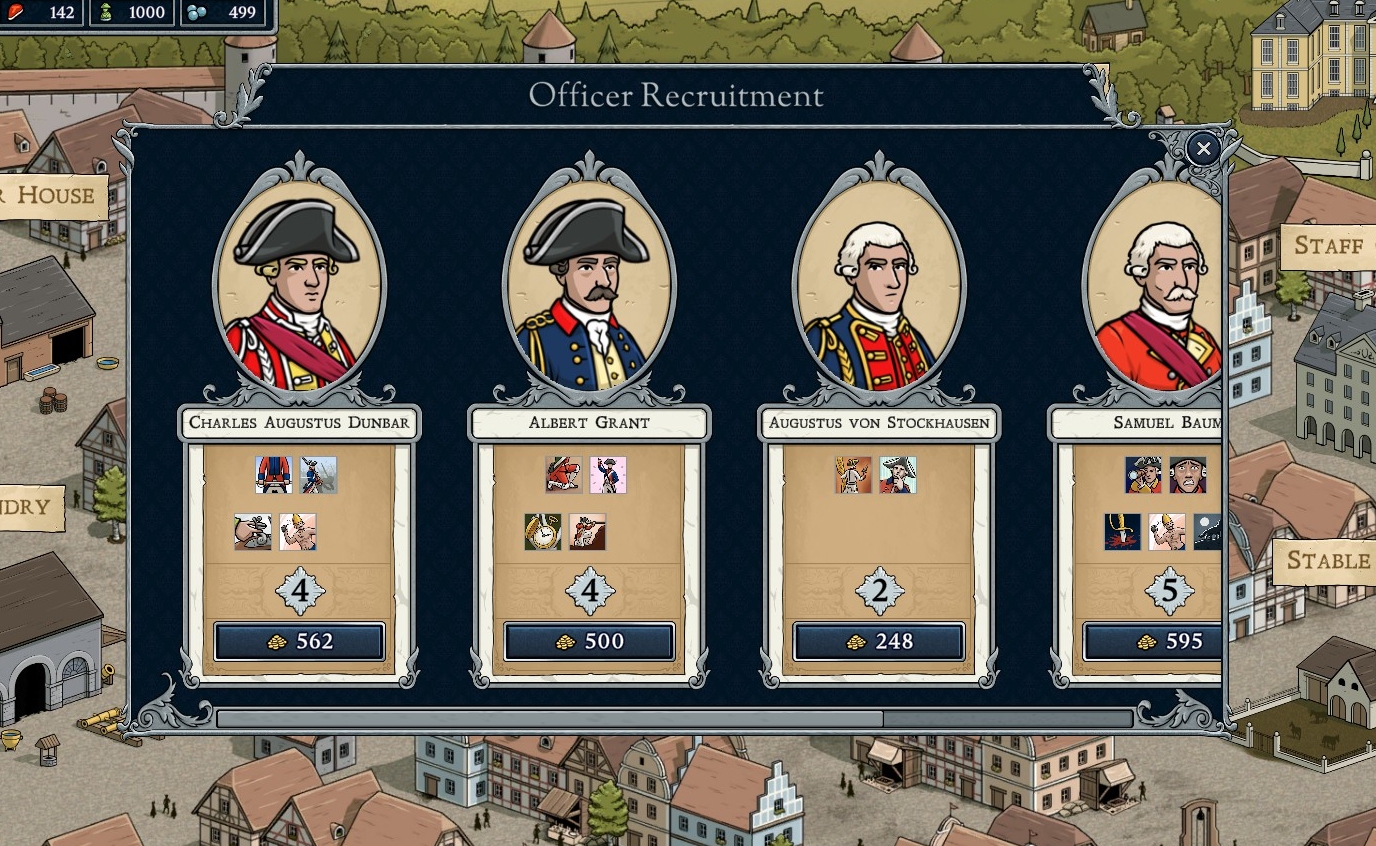Open the Stable building label
Screen dimensions: 1376x846
tap(1327, 561)
